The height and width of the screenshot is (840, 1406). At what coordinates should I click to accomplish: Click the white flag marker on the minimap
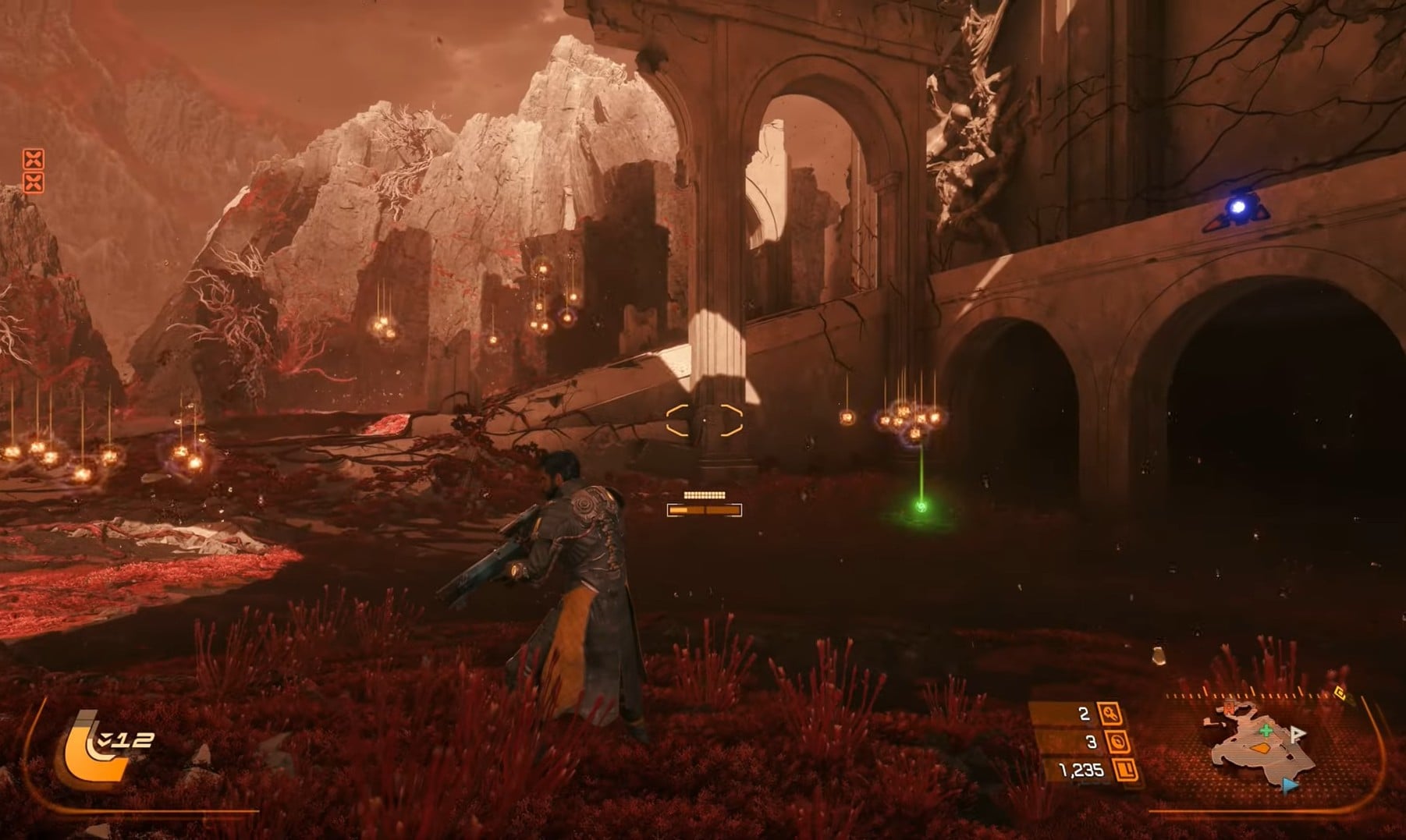click(x=1296, y=734)
